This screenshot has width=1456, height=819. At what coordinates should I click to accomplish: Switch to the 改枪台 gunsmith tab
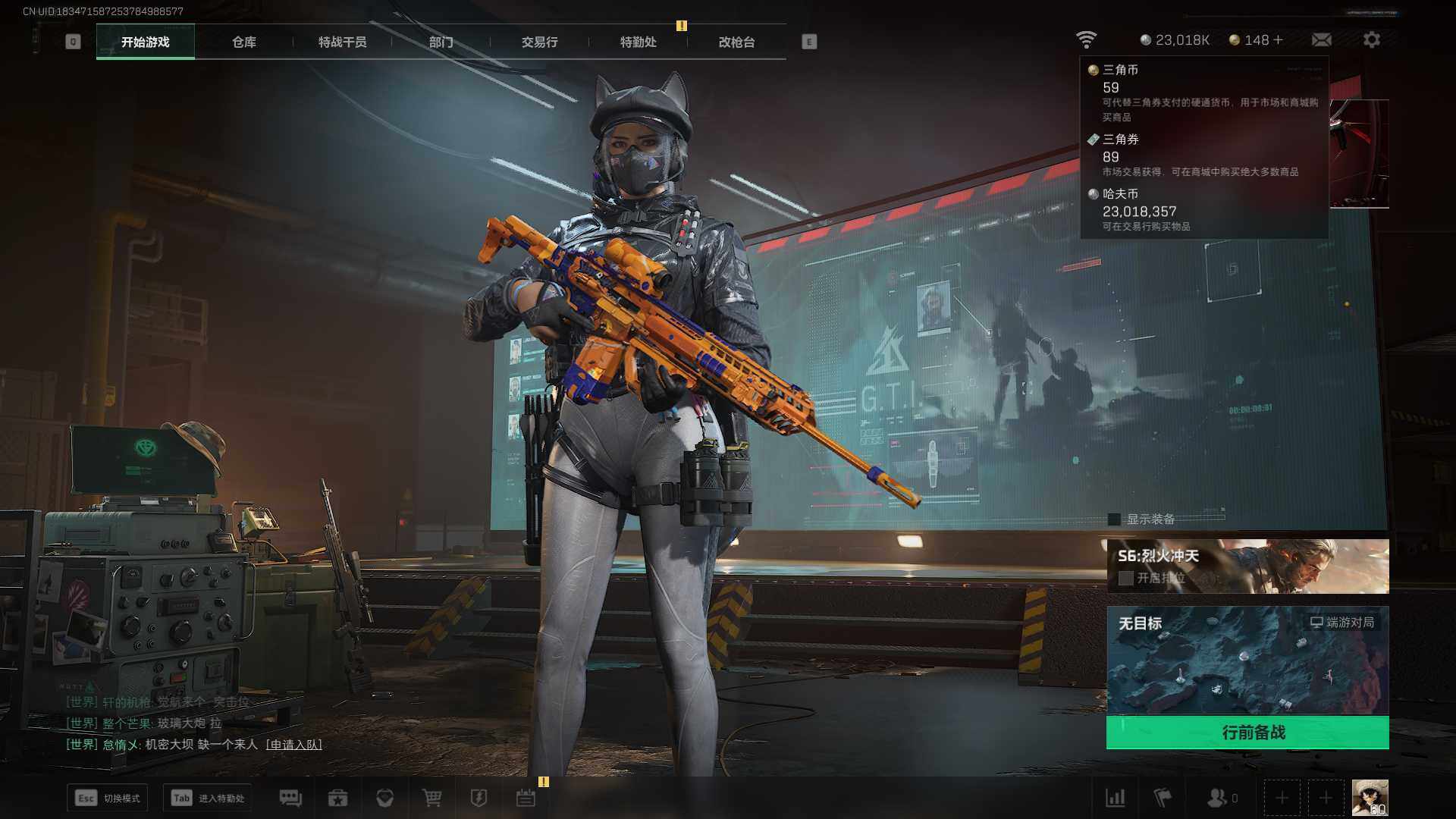(x=736, y=42)
